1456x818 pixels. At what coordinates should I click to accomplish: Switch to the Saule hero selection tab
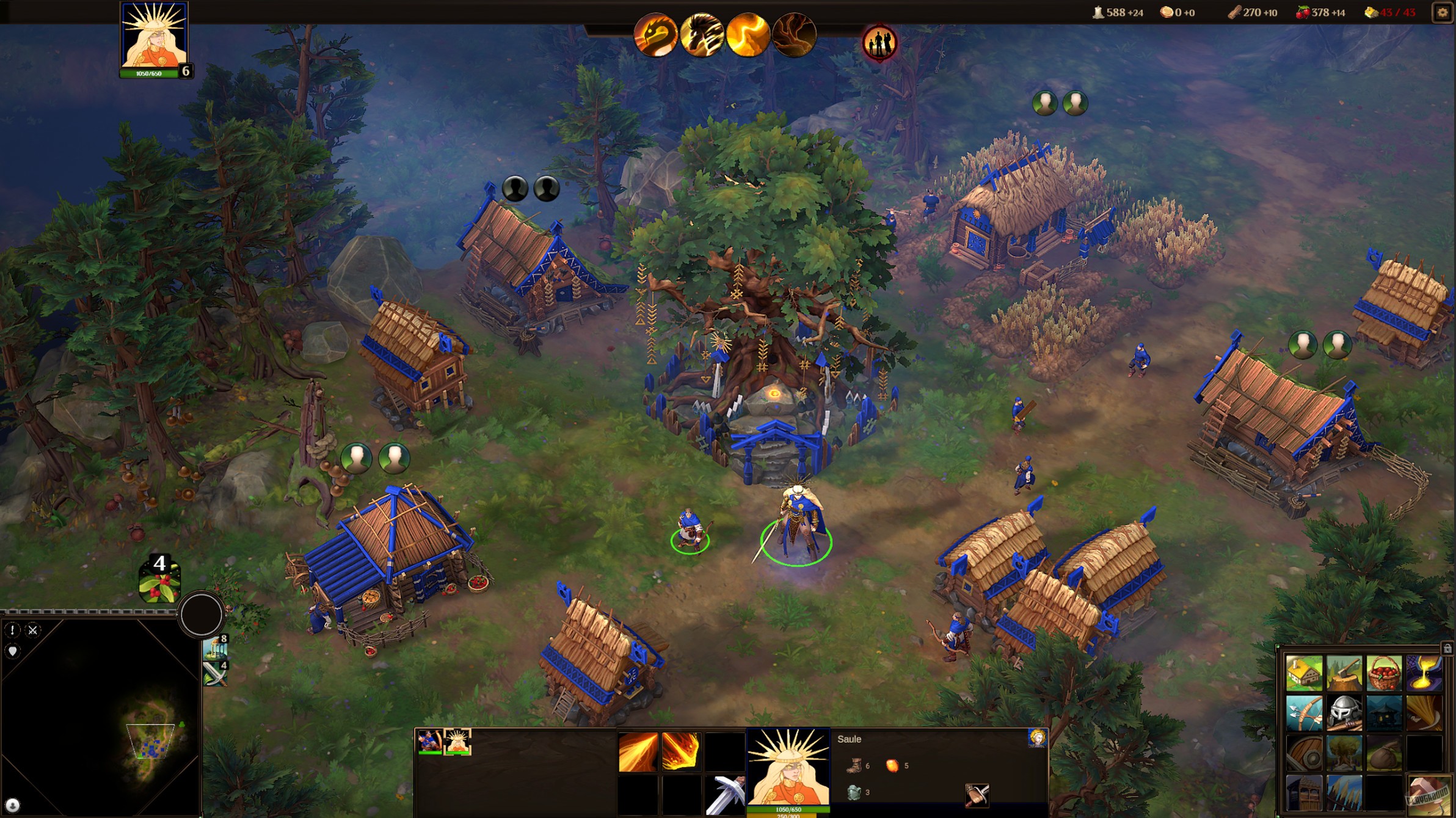click(x=458, y=742)
